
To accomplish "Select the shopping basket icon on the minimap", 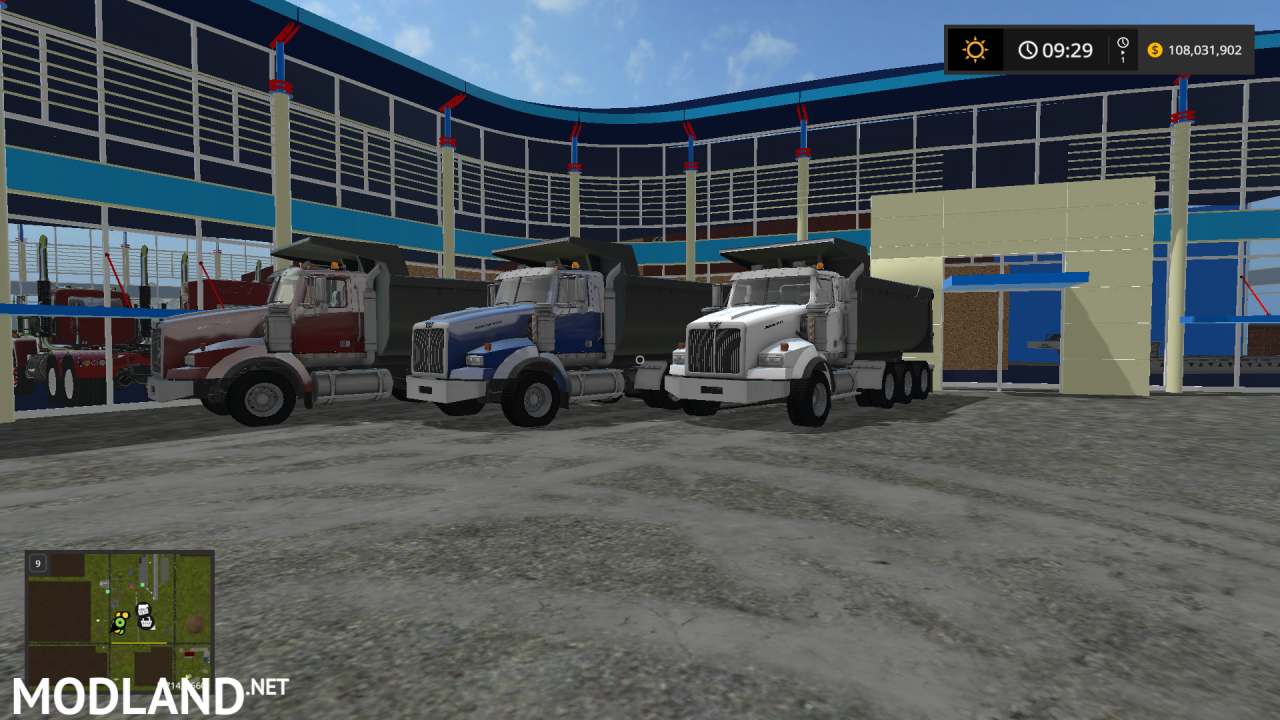I will [x=146, y=623].
